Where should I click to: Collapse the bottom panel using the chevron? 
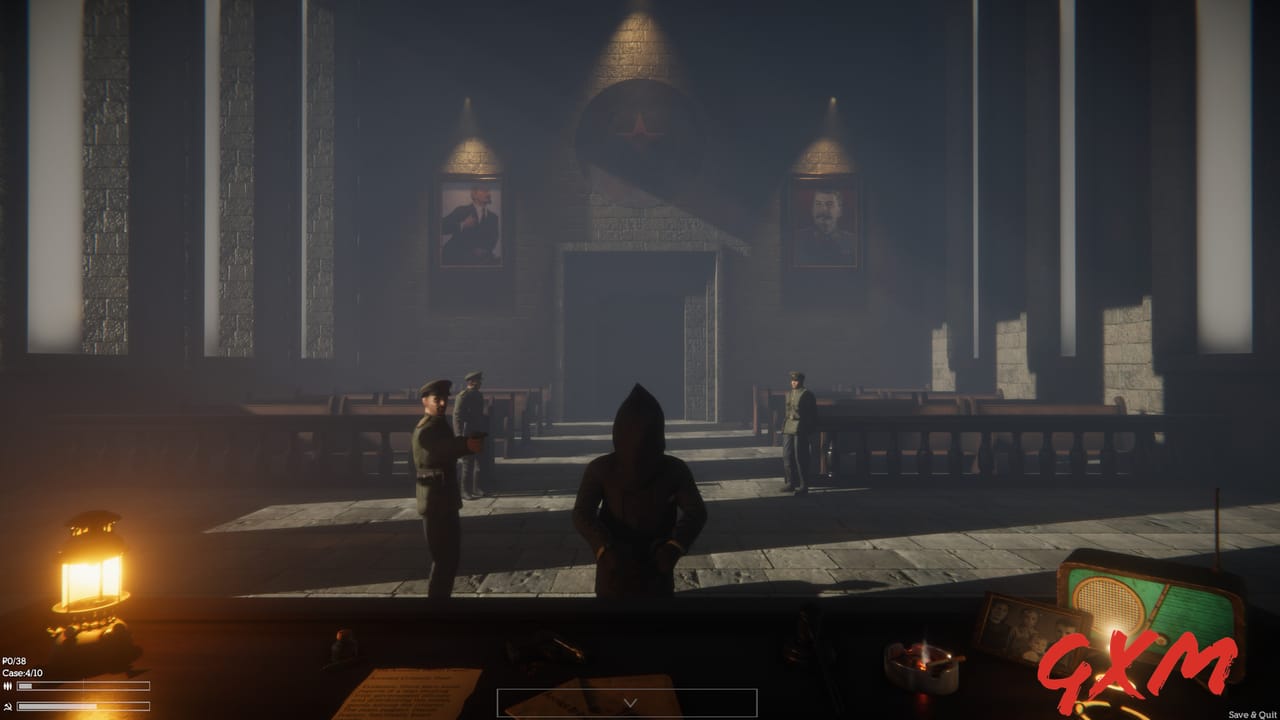pyautogui.click(x=629, y=701)
